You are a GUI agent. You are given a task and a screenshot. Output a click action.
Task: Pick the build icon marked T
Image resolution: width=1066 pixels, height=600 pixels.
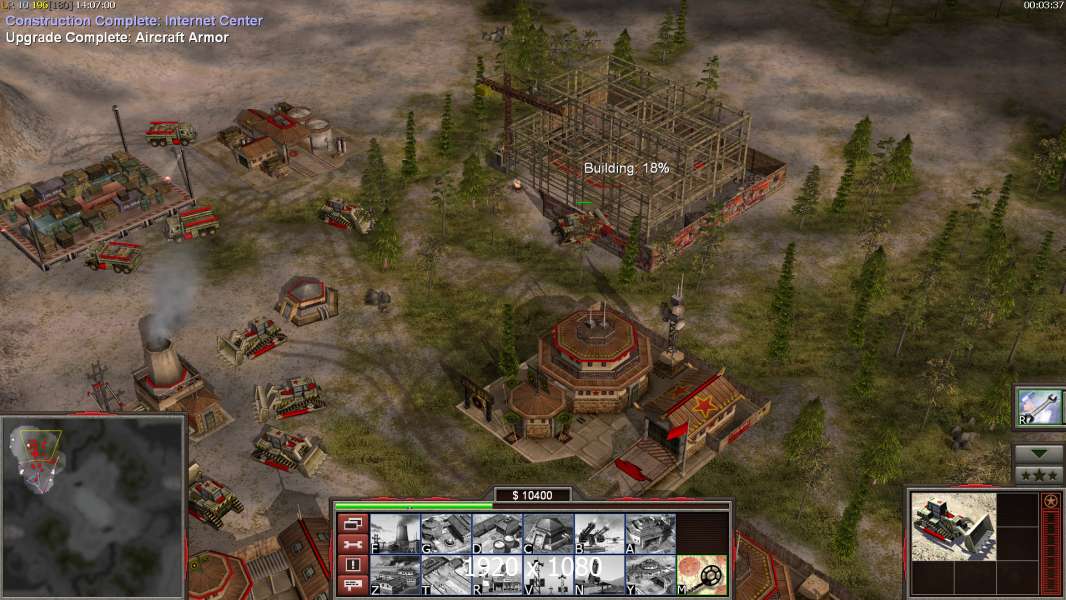click(x=446, y=575)
